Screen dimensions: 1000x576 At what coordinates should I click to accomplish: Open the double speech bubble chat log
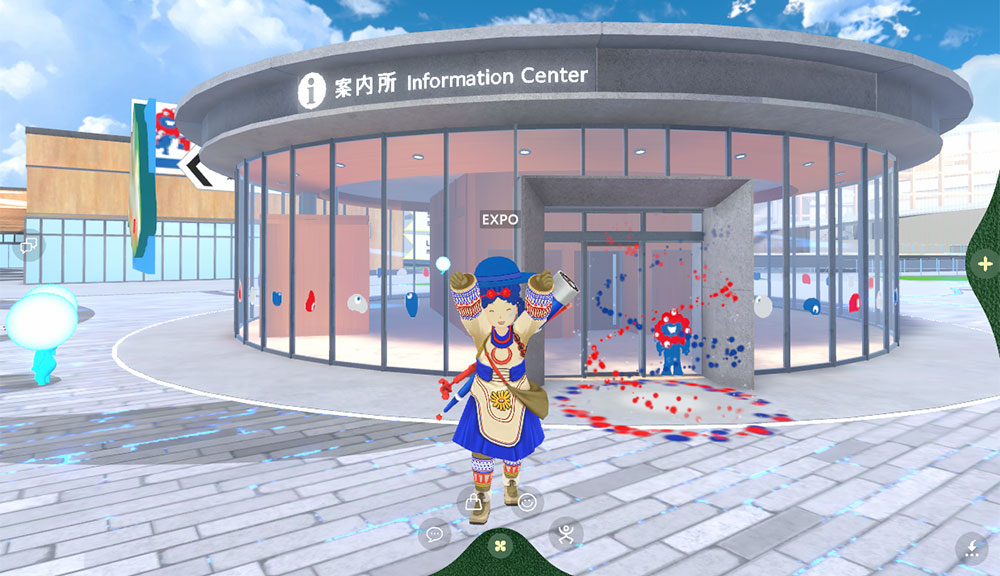point(28,244)
